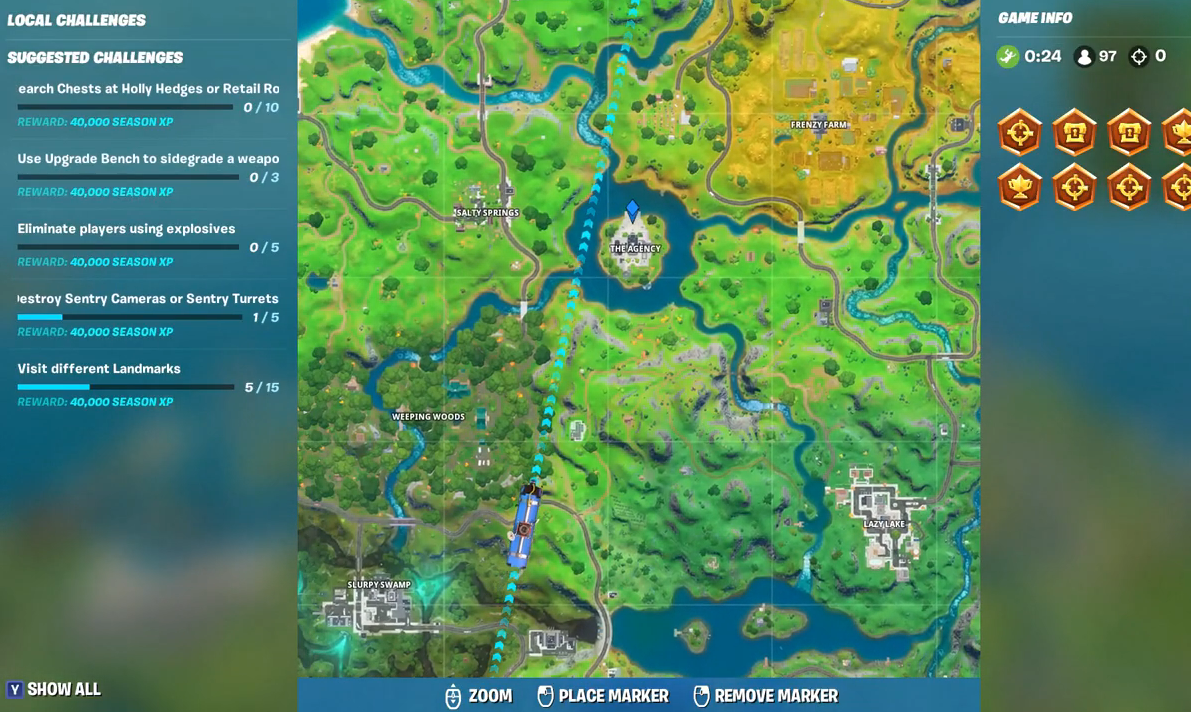Click Slurpy Swamp on the map
This screenshot has height=712, width=1191.
(379, 585)
